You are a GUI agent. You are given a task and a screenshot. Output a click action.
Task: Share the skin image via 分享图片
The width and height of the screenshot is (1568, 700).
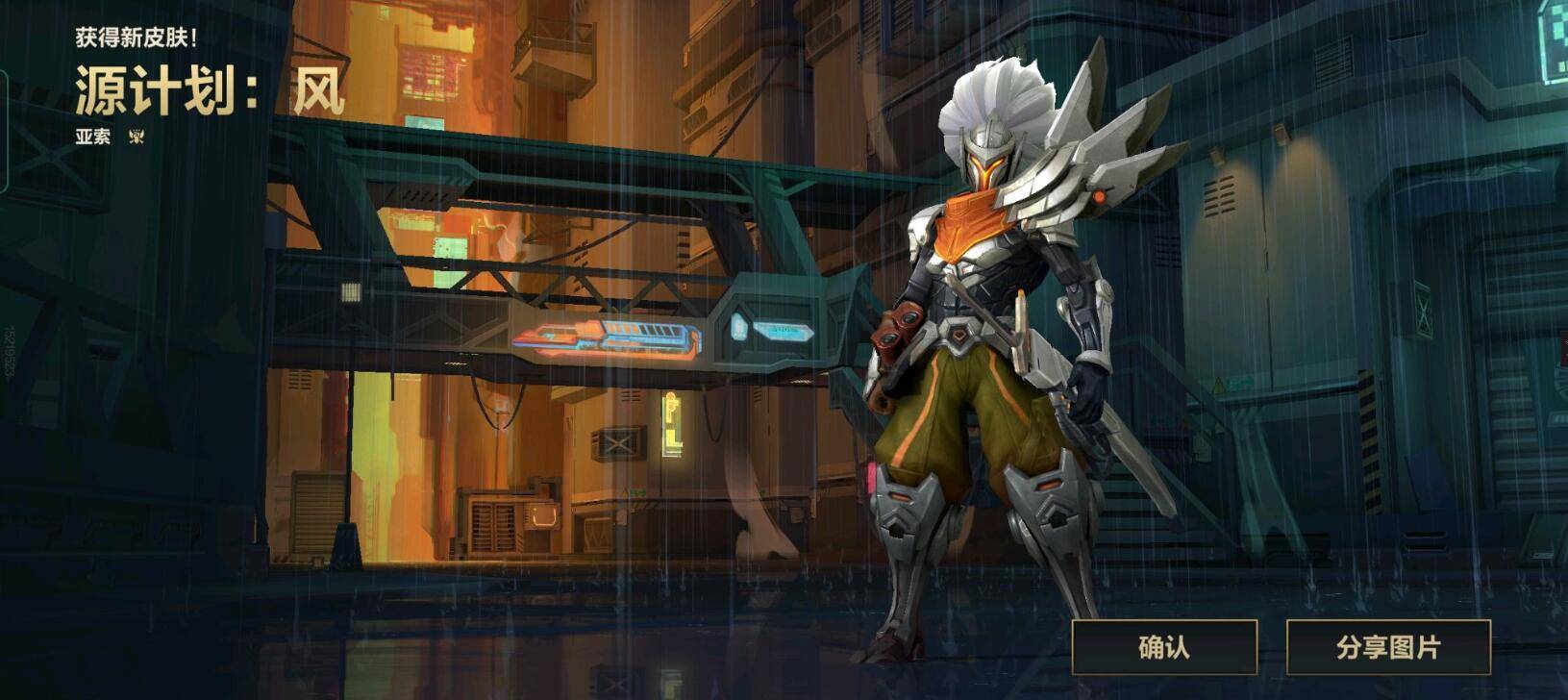(x=1388, y=647)
